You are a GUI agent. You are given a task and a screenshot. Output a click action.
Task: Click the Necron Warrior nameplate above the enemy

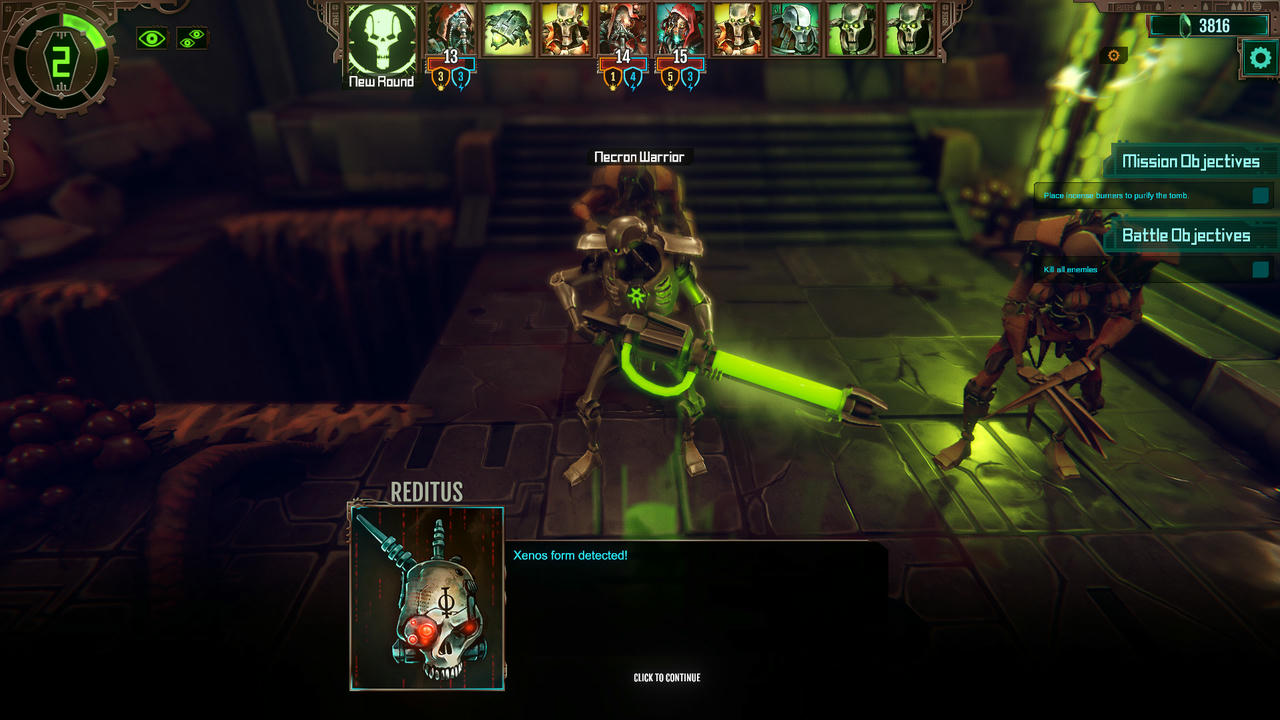639,156
